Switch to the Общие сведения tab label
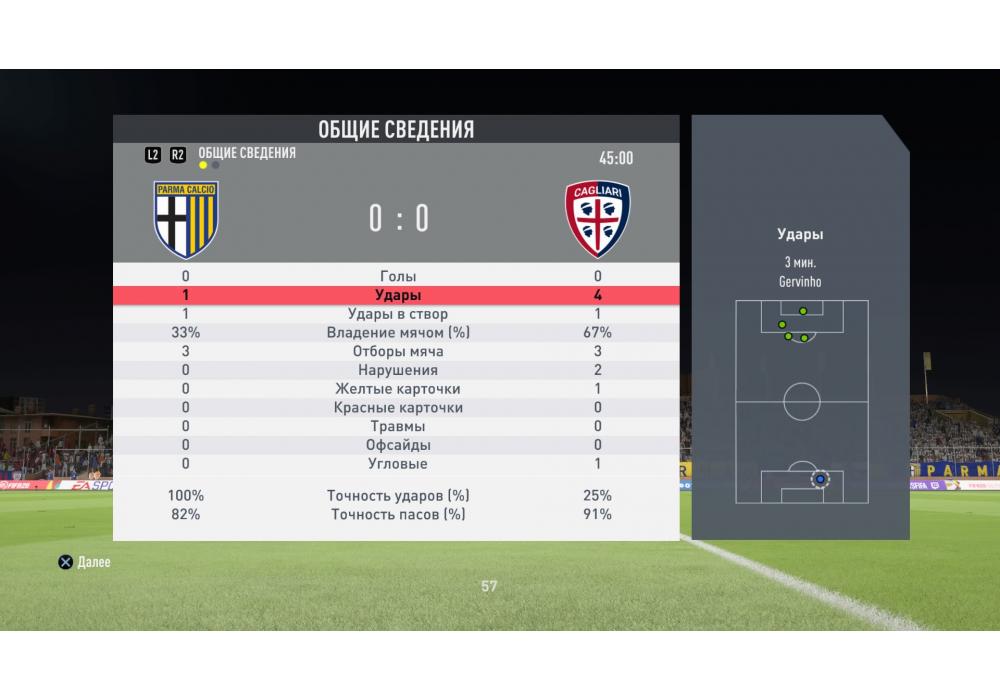This screenshot has width=1000, height=700. 246,153
